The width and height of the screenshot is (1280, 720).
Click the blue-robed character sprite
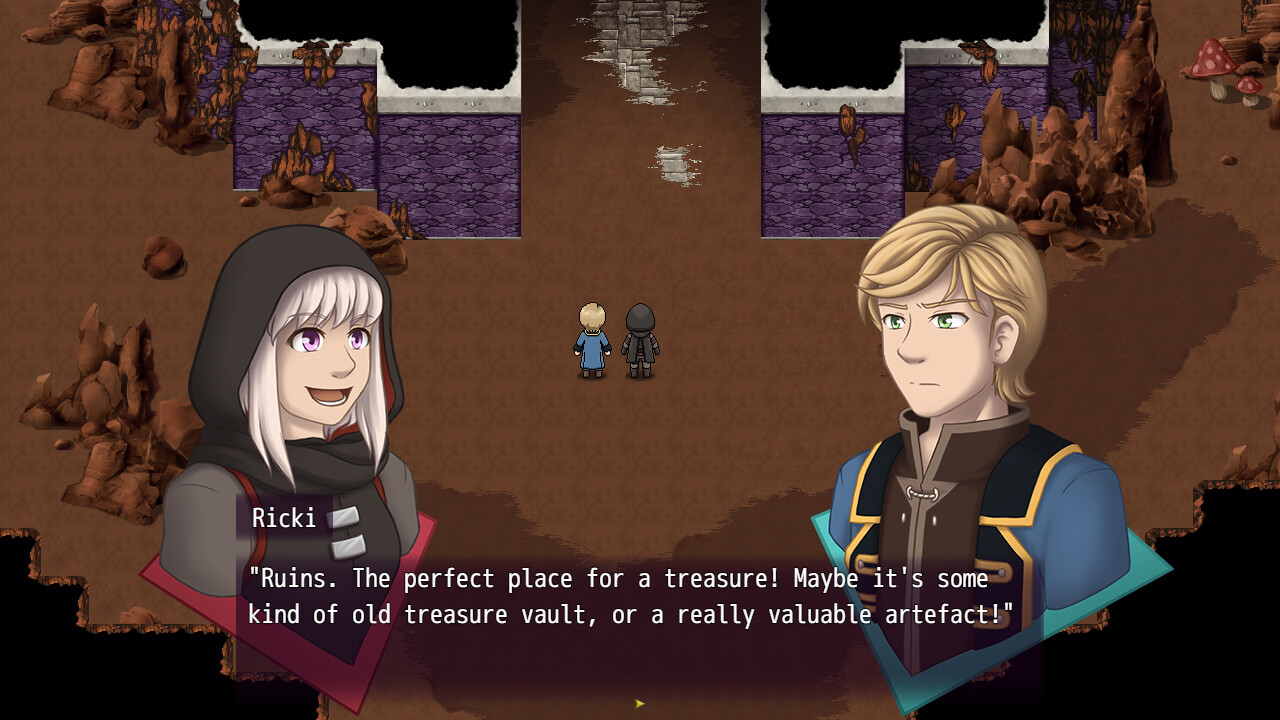tap(592, 340)
